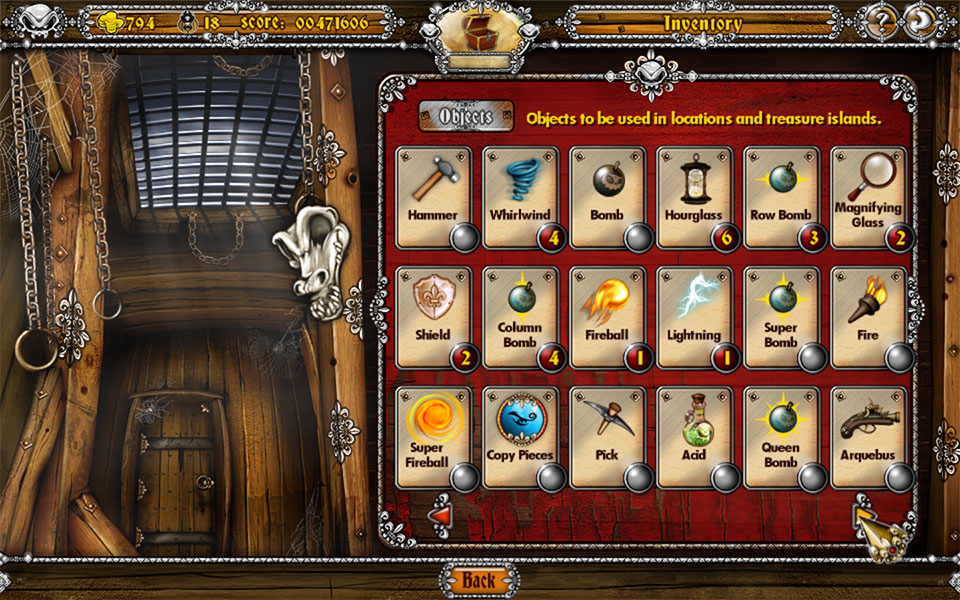Select the Super Fireball card

[x=433, y=437]
